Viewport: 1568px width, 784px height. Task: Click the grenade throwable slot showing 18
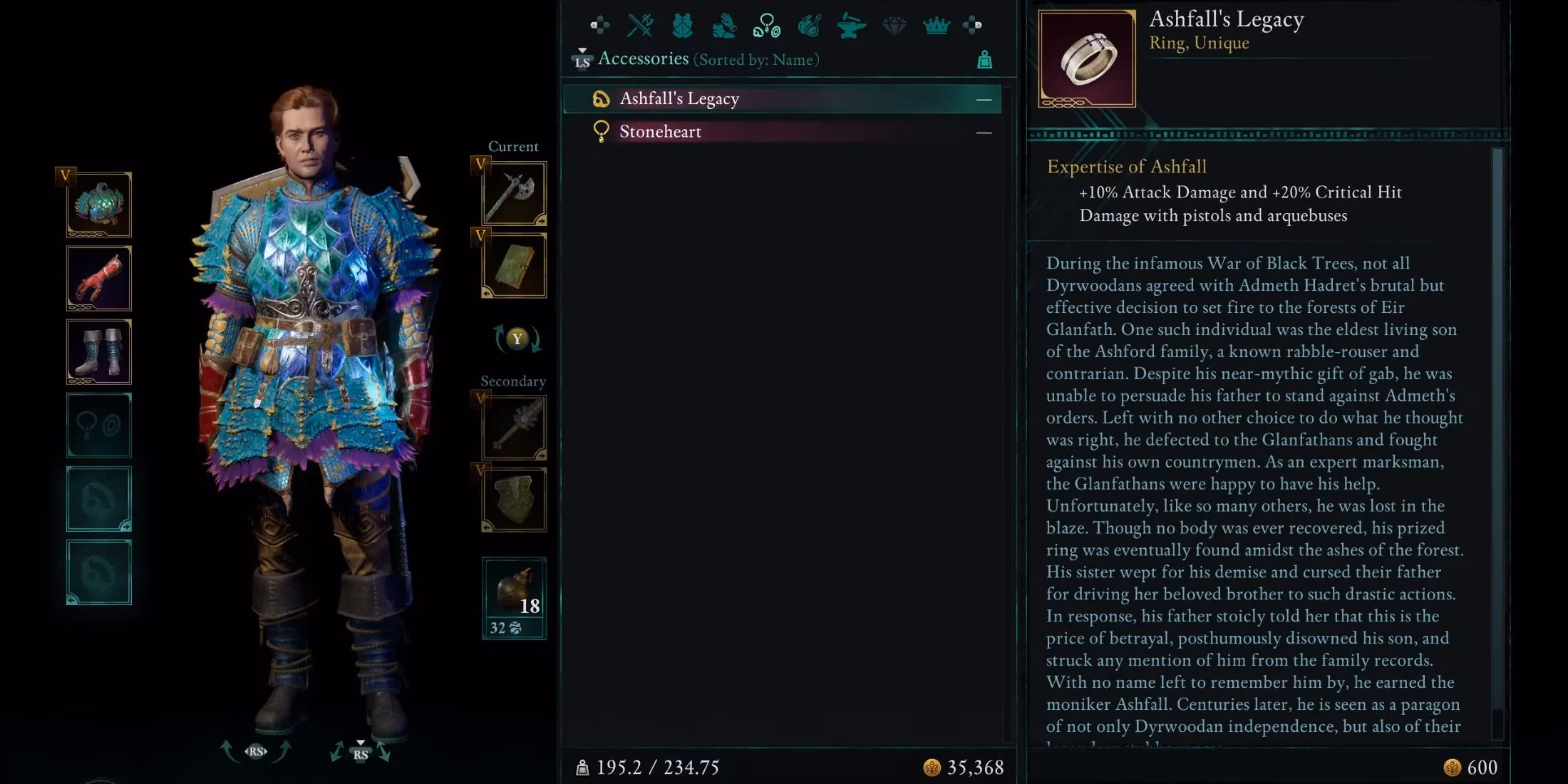pos(514,595)
